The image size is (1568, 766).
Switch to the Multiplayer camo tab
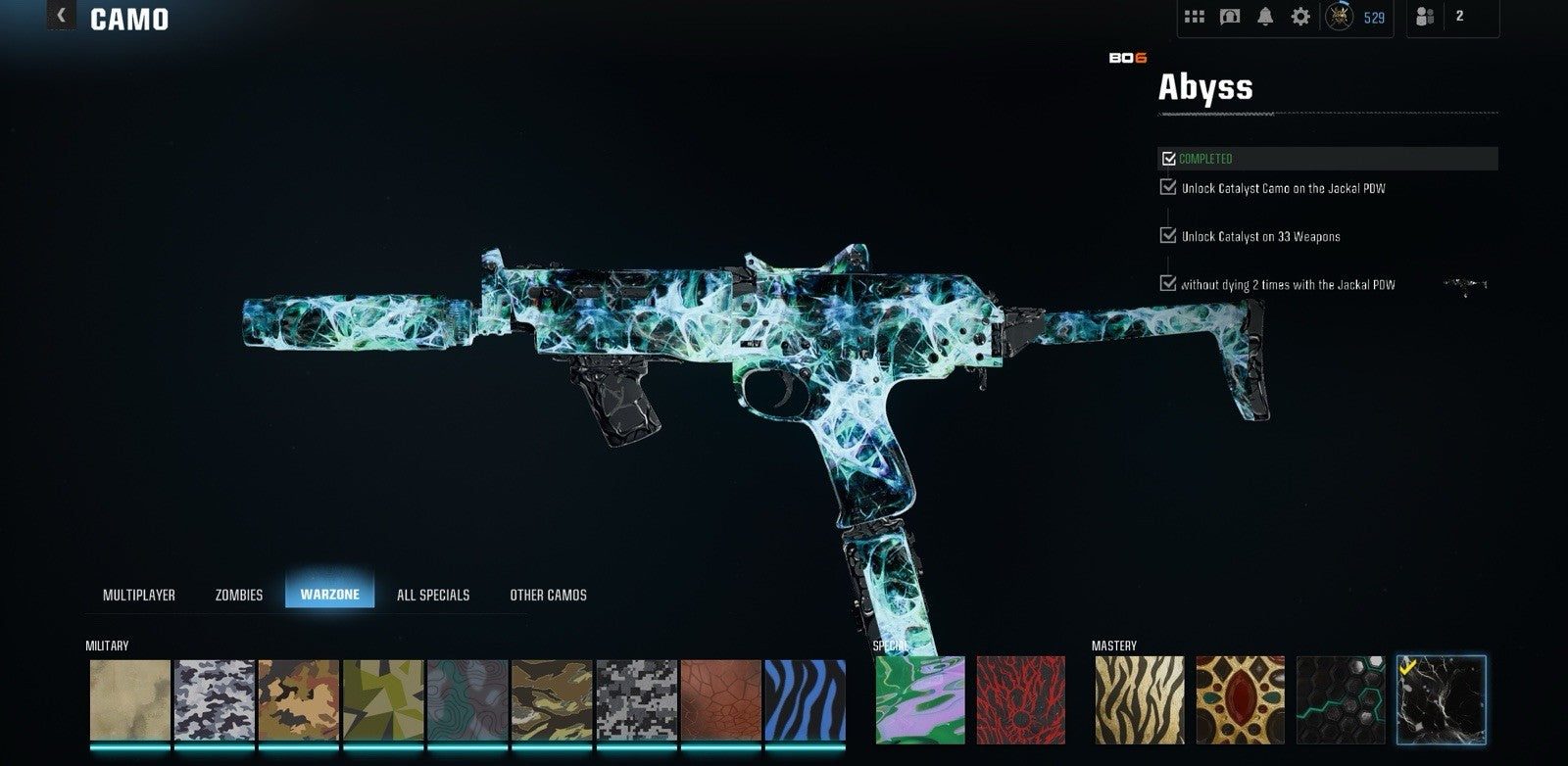tap(139, 595)
